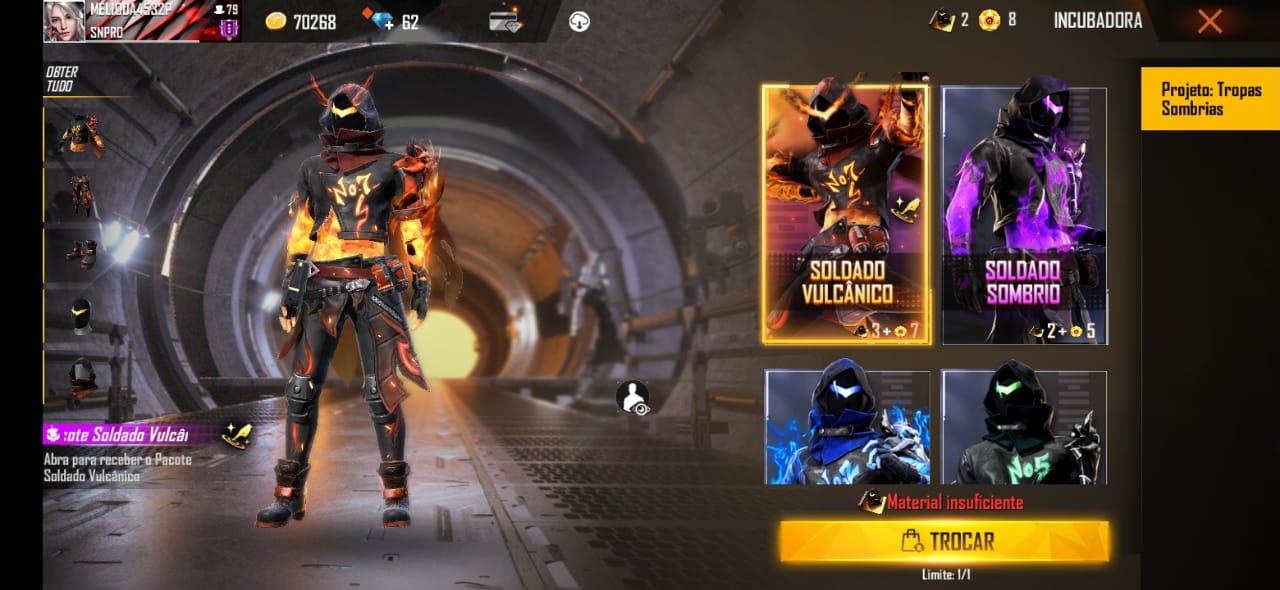Open the player profile avatar
The width and height of the screenshot is (1280, 590).
point(64,21)
